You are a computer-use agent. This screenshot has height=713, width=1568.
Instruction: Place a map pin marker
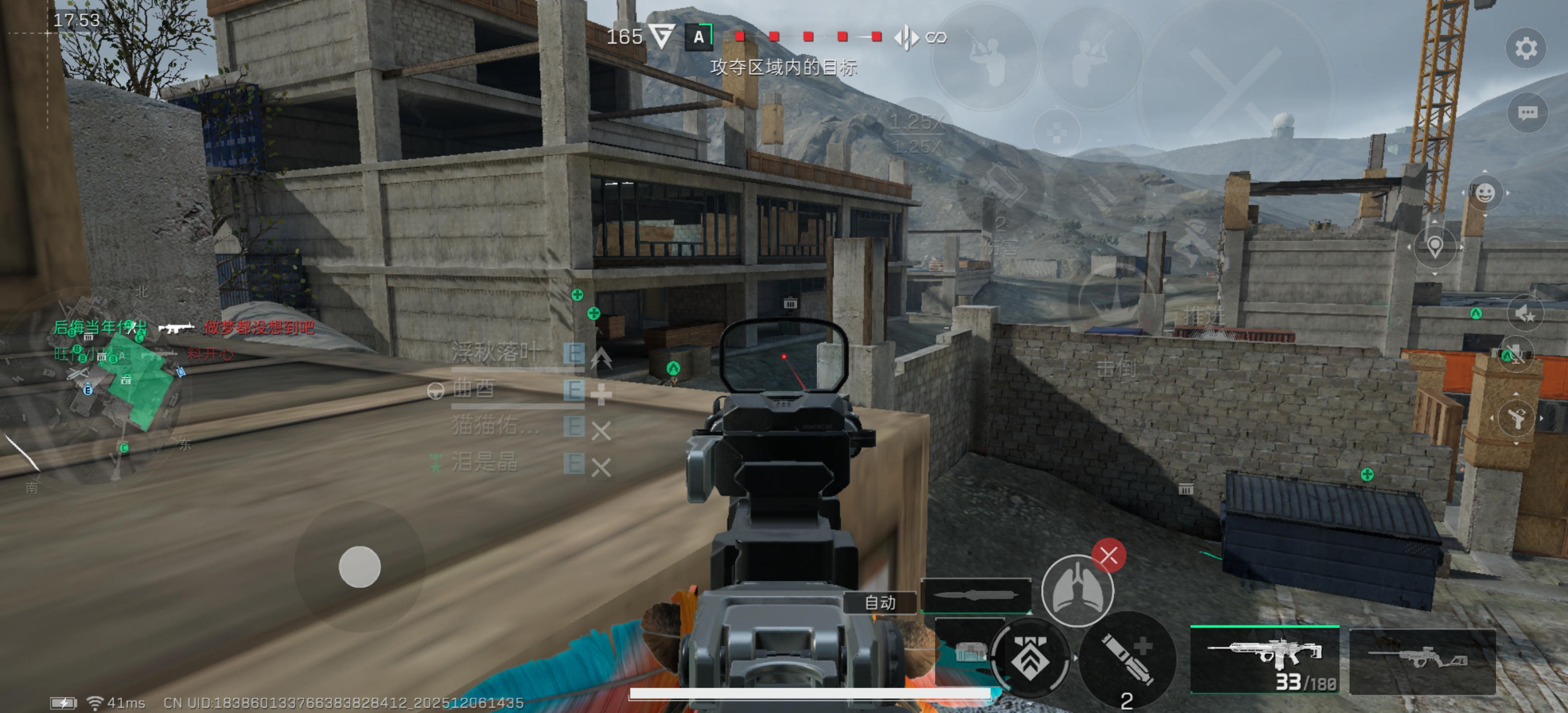[x=1435, y=247]
